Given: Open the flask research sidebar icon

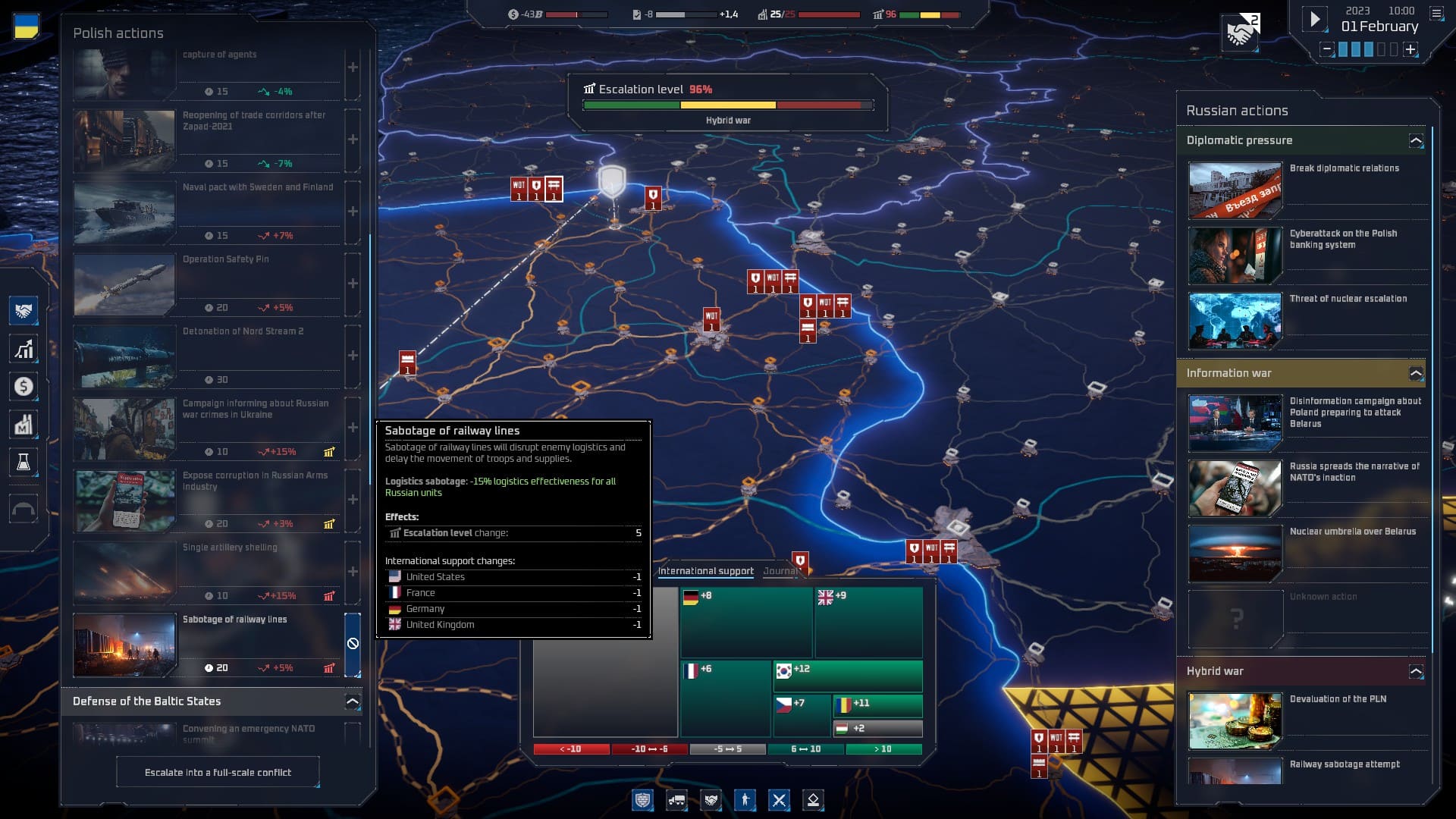Looking at the screenshot, I should 24,462.
